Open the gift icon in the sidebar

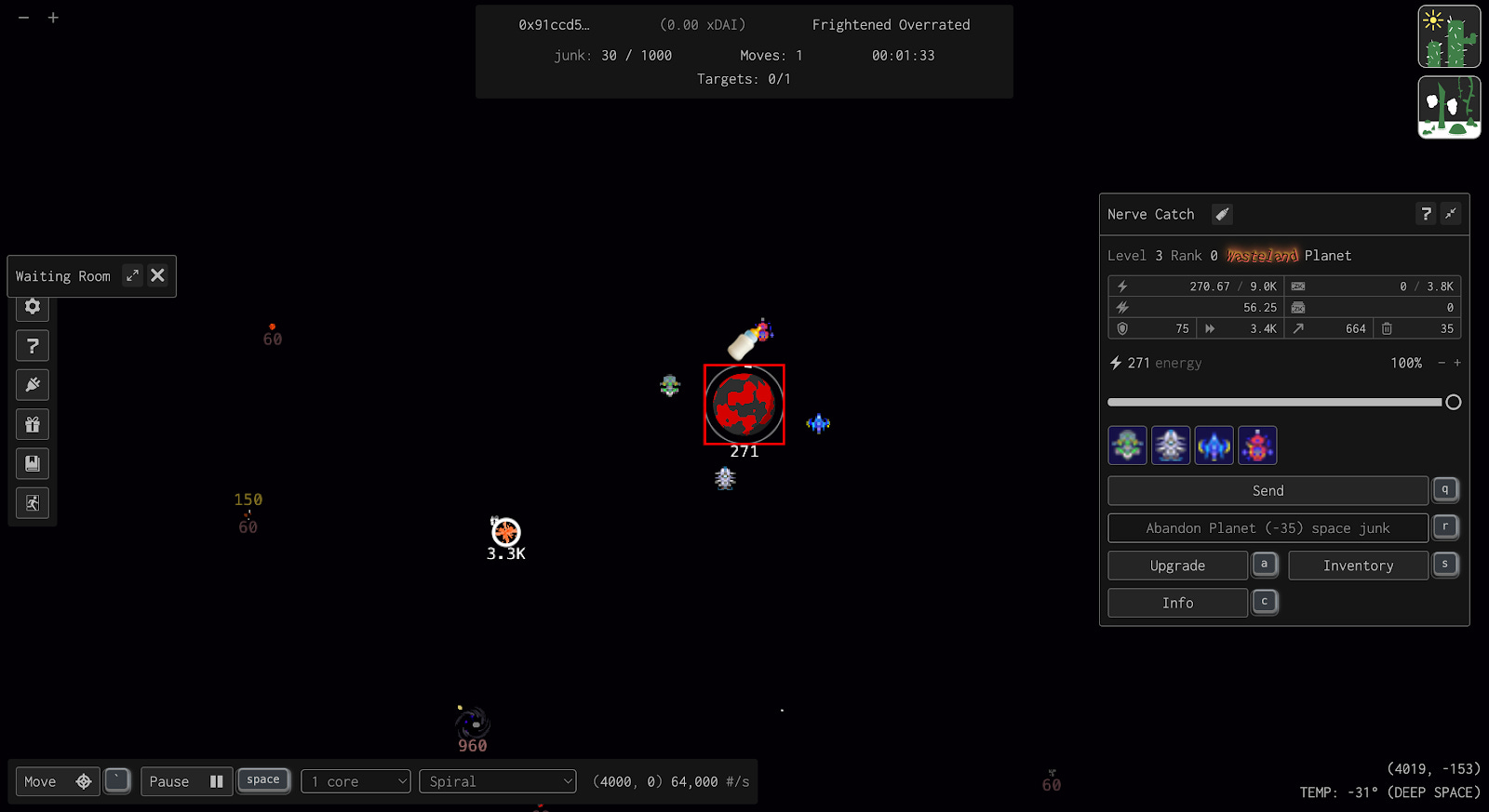(33, 424)
